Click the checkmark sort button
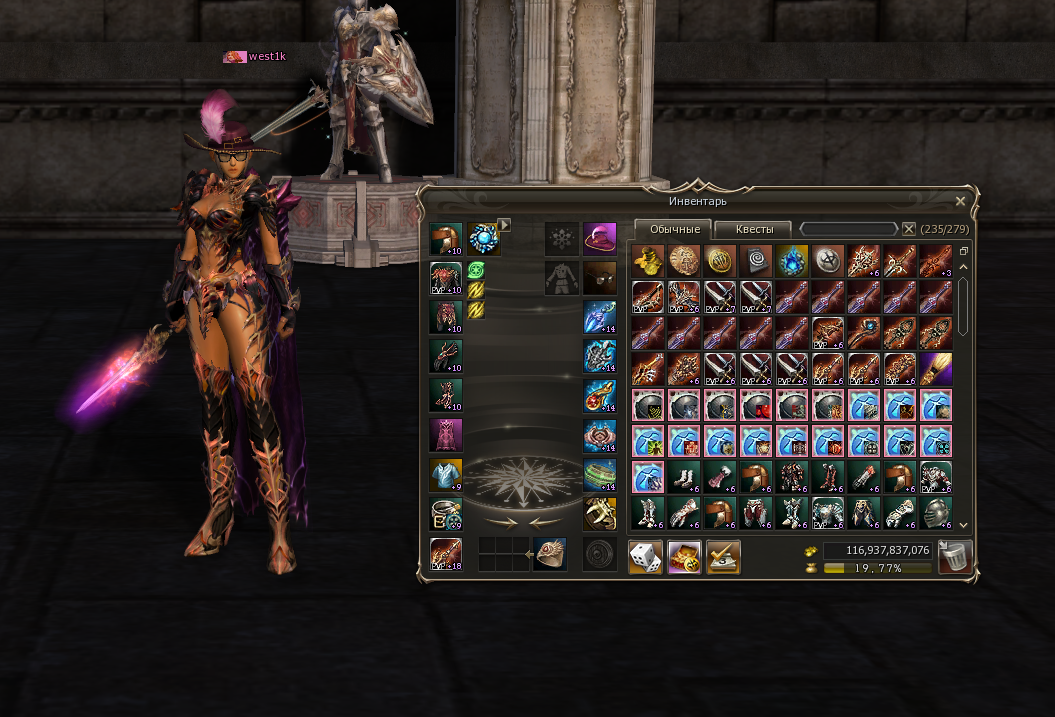1055x717 pixels. (x=723, y=557)
